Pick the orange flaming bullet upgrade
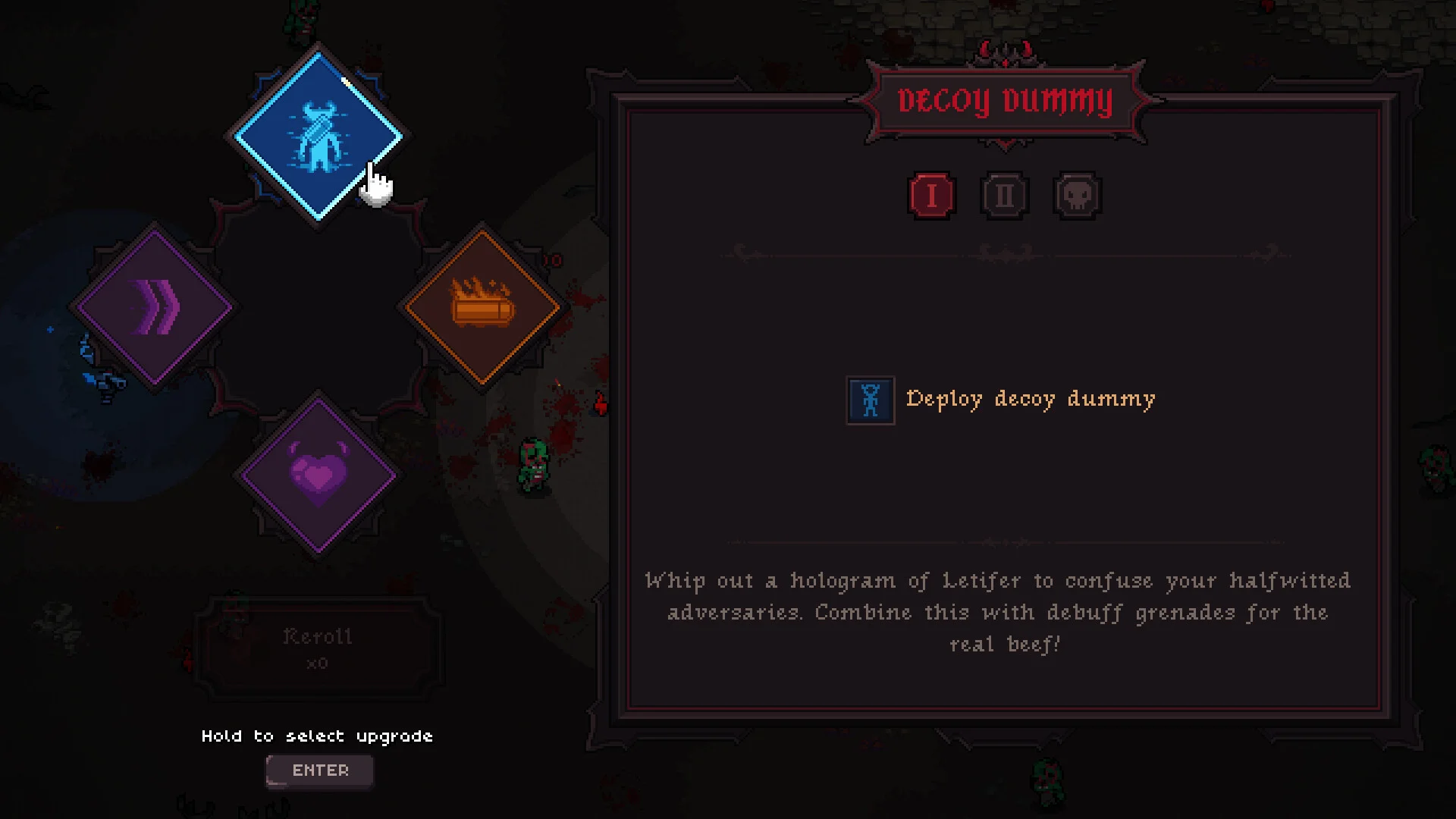1456x819 pixels. [482, 307]
